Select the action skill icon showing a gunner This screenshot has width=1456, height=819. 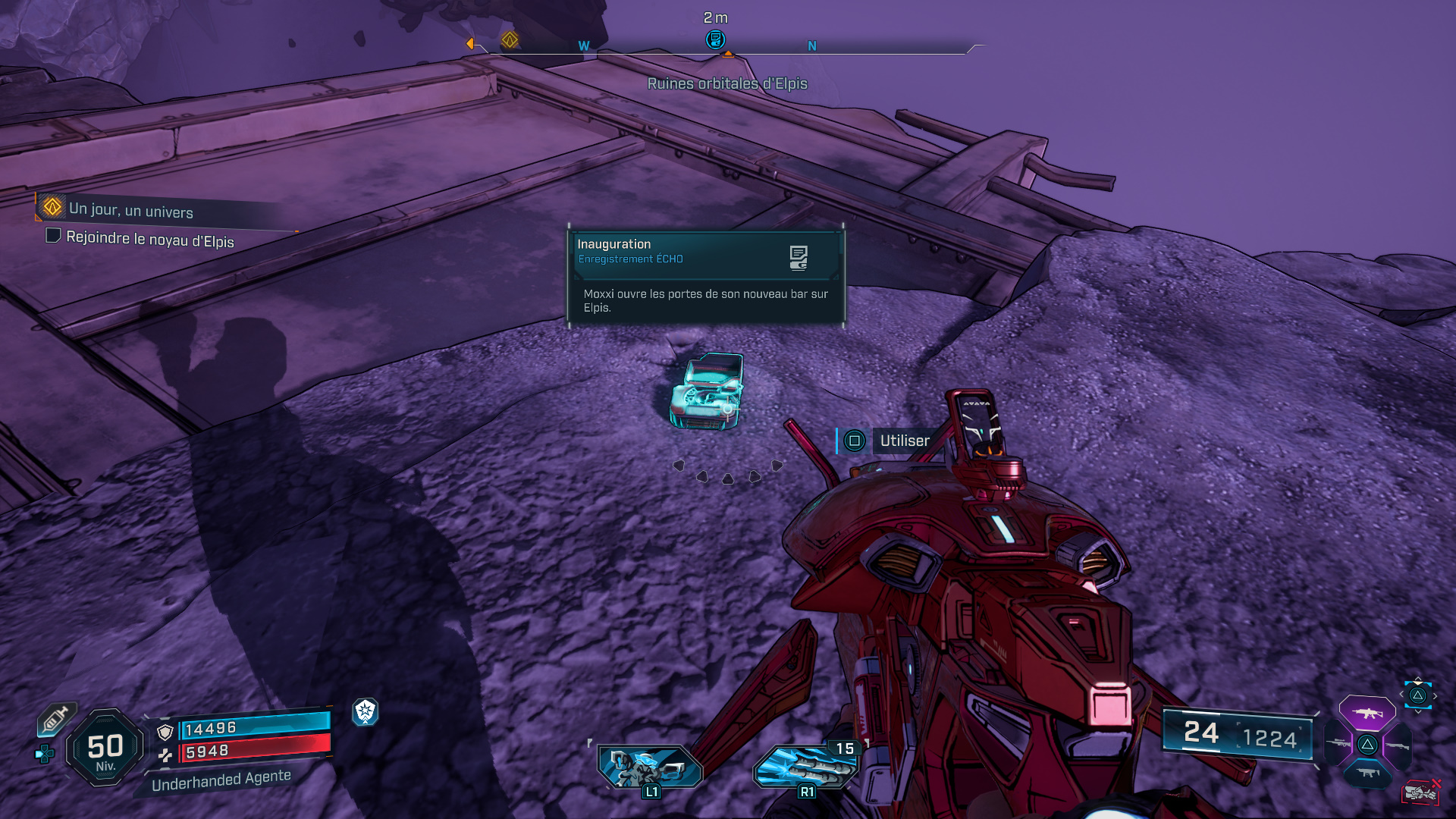click(649, 766)
